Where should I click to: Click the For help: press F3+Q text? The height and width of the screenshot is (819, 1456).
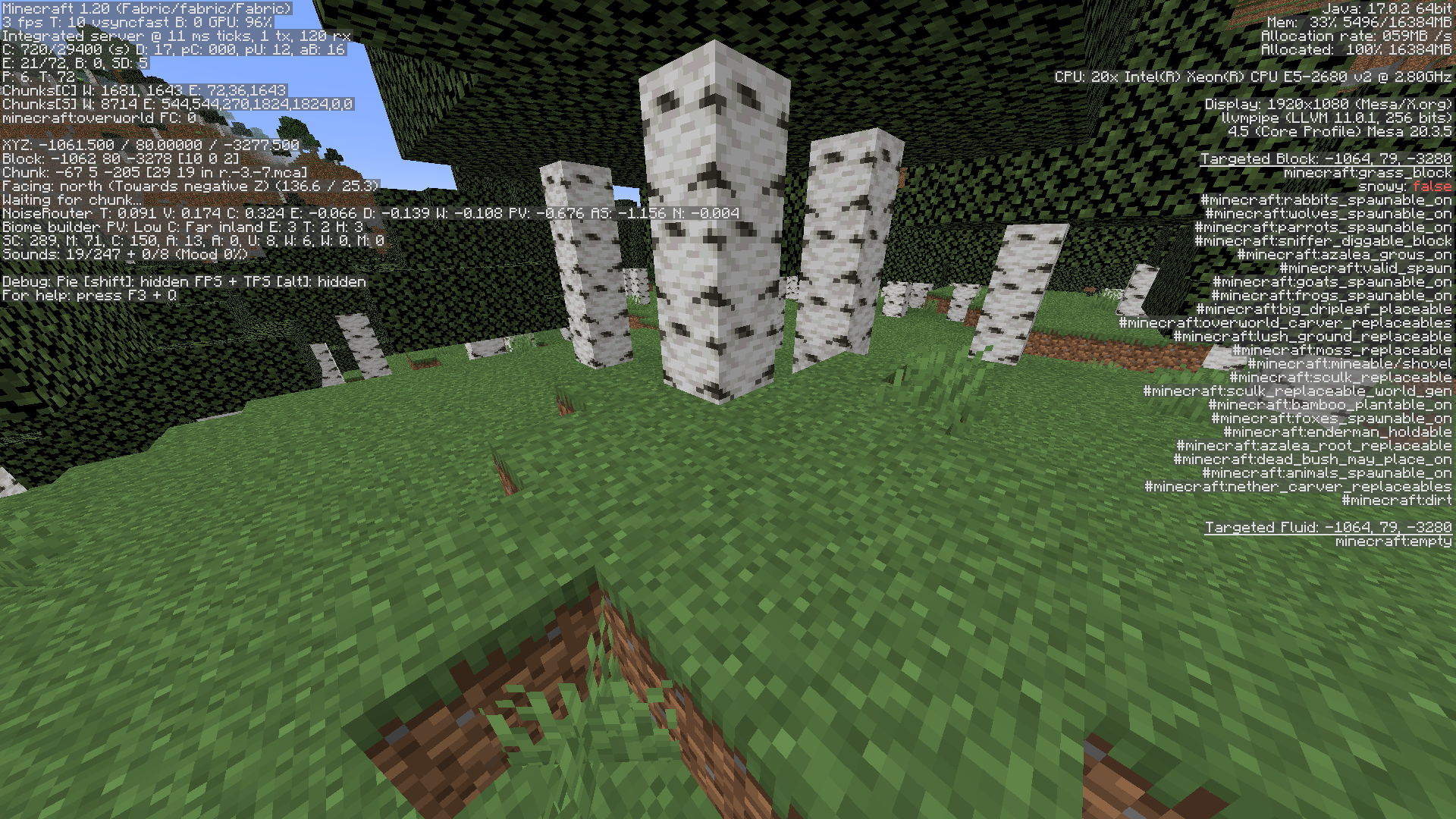(91, 294)
